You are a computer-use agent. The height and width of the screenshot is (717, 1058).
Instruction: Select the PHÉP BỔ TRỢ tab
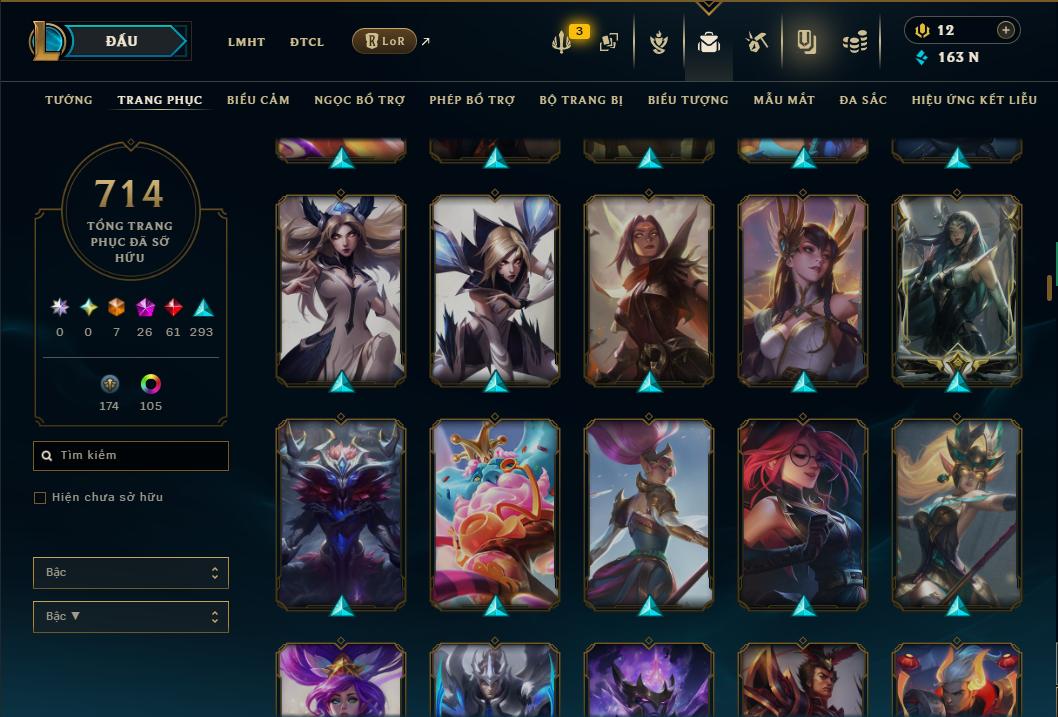point(472,100)
